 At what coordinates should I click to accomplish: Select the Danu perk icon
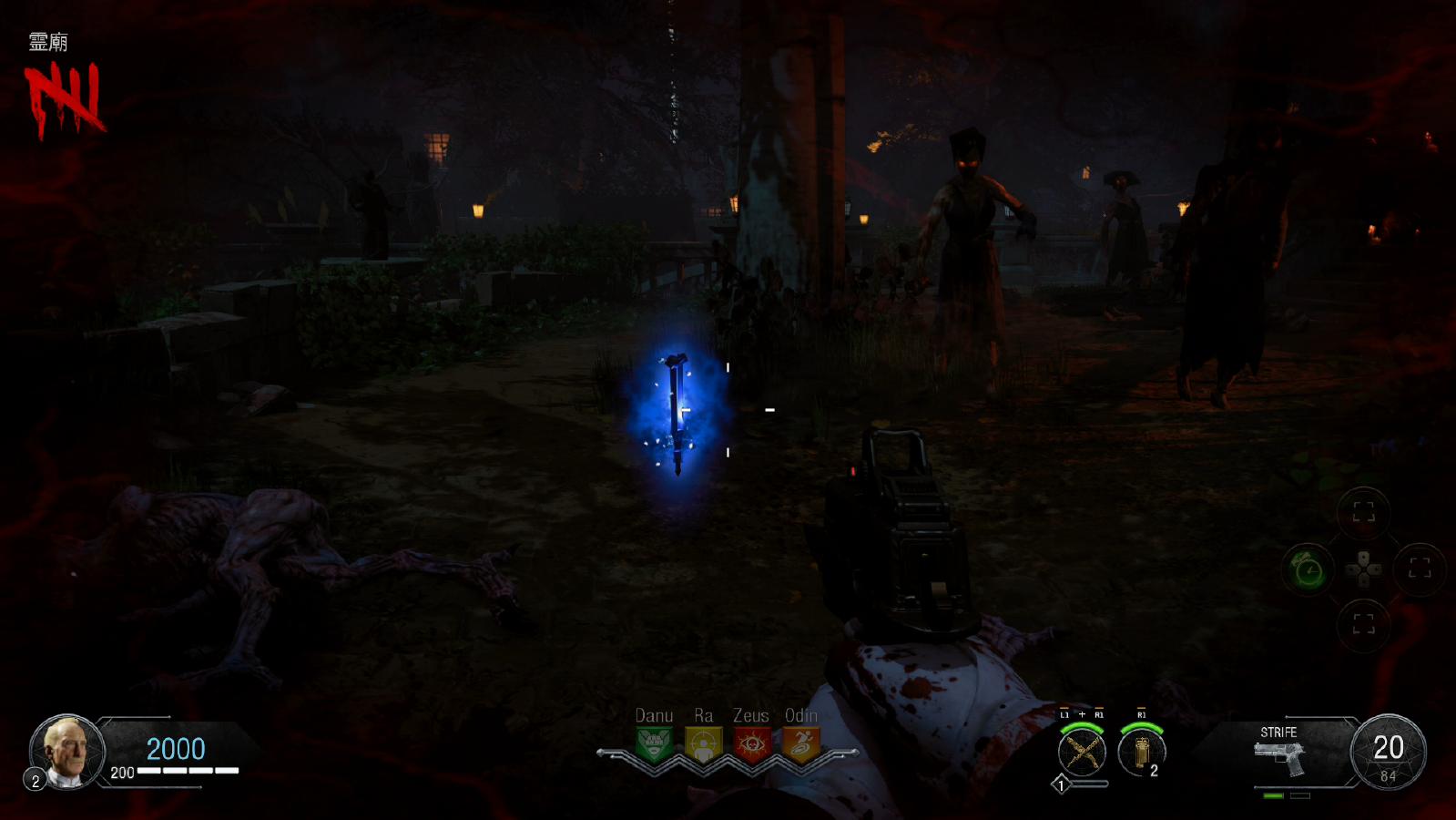point(654,744)
